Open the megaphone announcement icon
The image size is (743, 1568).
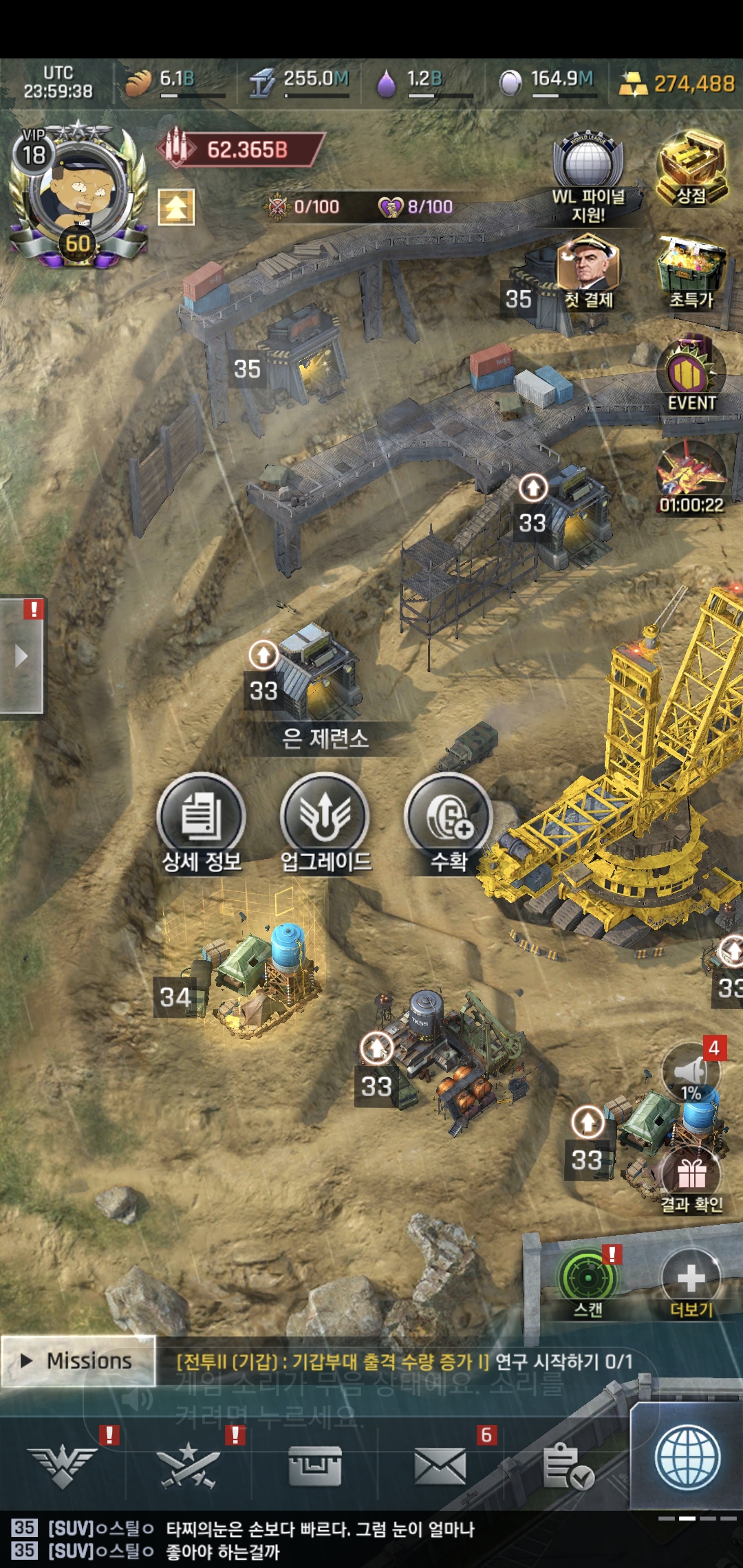[690, 1073]
